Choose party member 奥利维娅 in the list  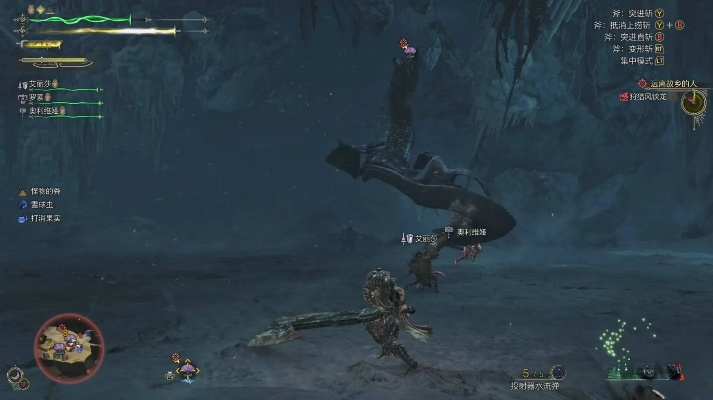(44, 111)
